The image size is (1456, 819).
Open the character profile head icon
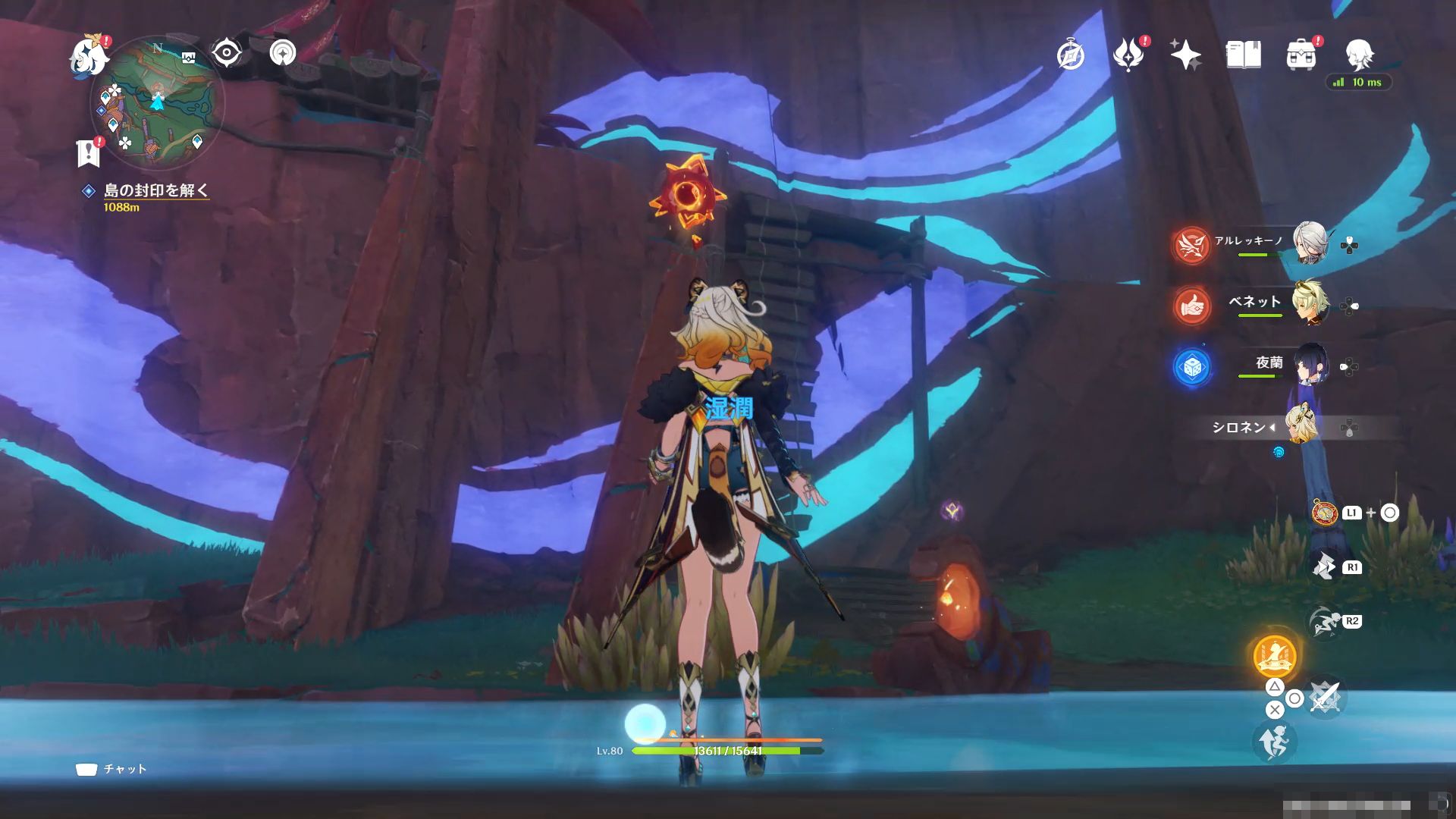click(1359, 55)
